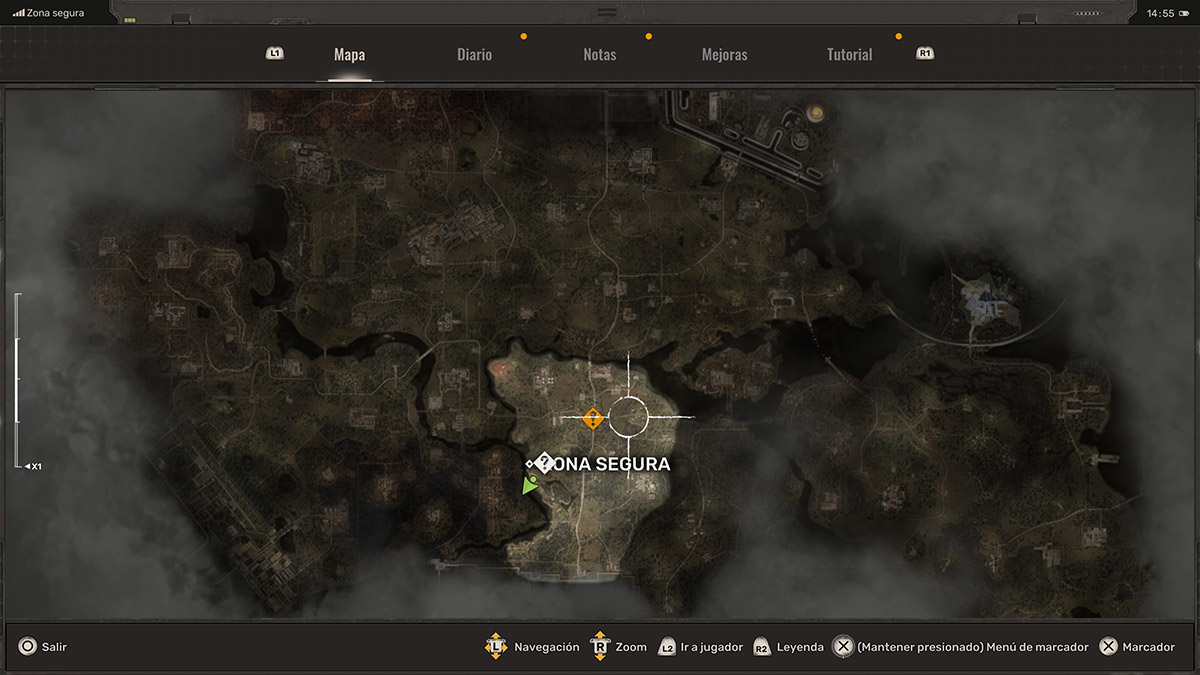This screenshot has width=1200, height=675.
Task: Click the green player arrow marker
Action: 529,485
